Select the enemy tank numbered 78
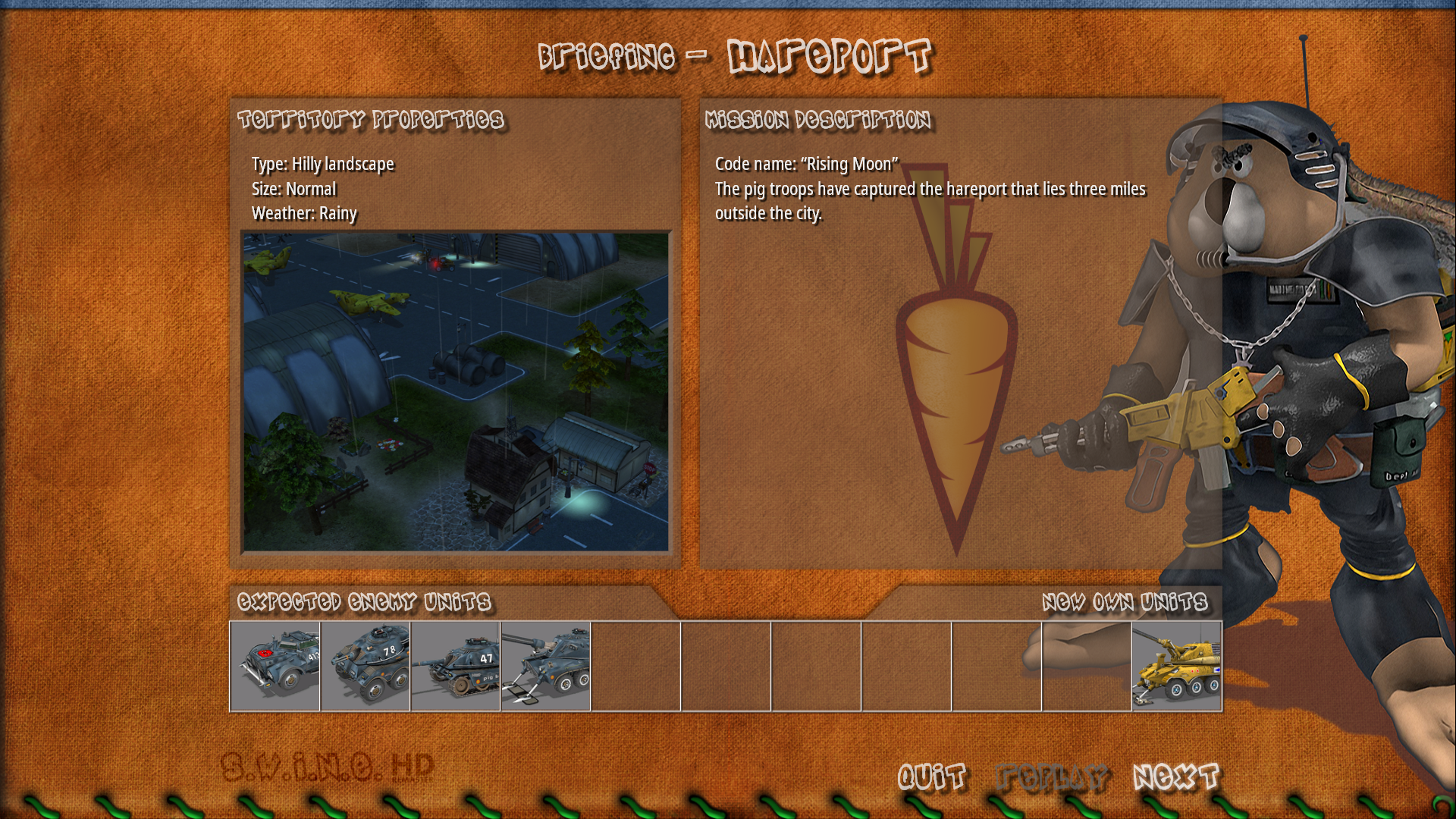 point(366,667)
